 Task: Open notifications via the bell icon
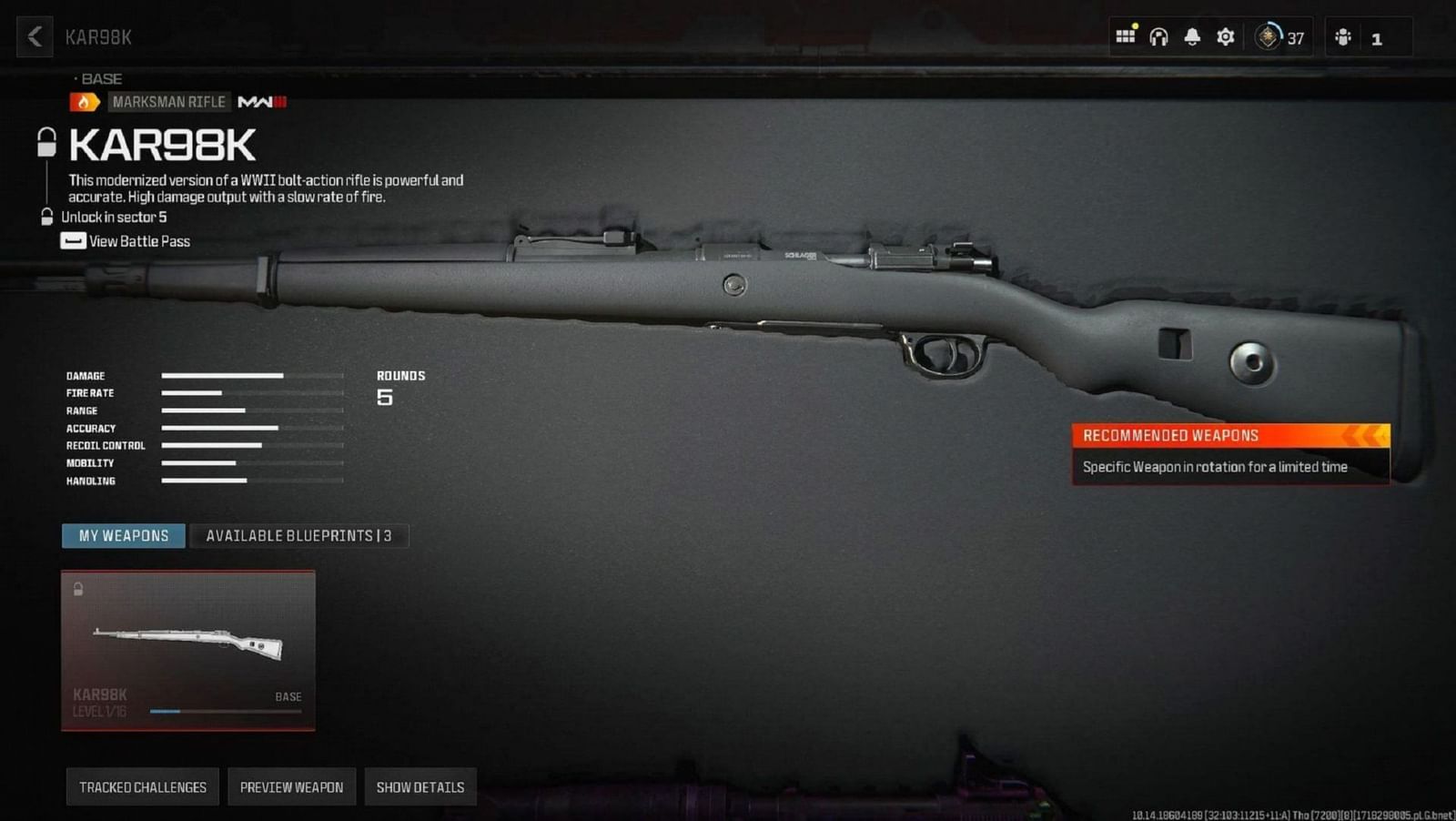[1191, 36]
